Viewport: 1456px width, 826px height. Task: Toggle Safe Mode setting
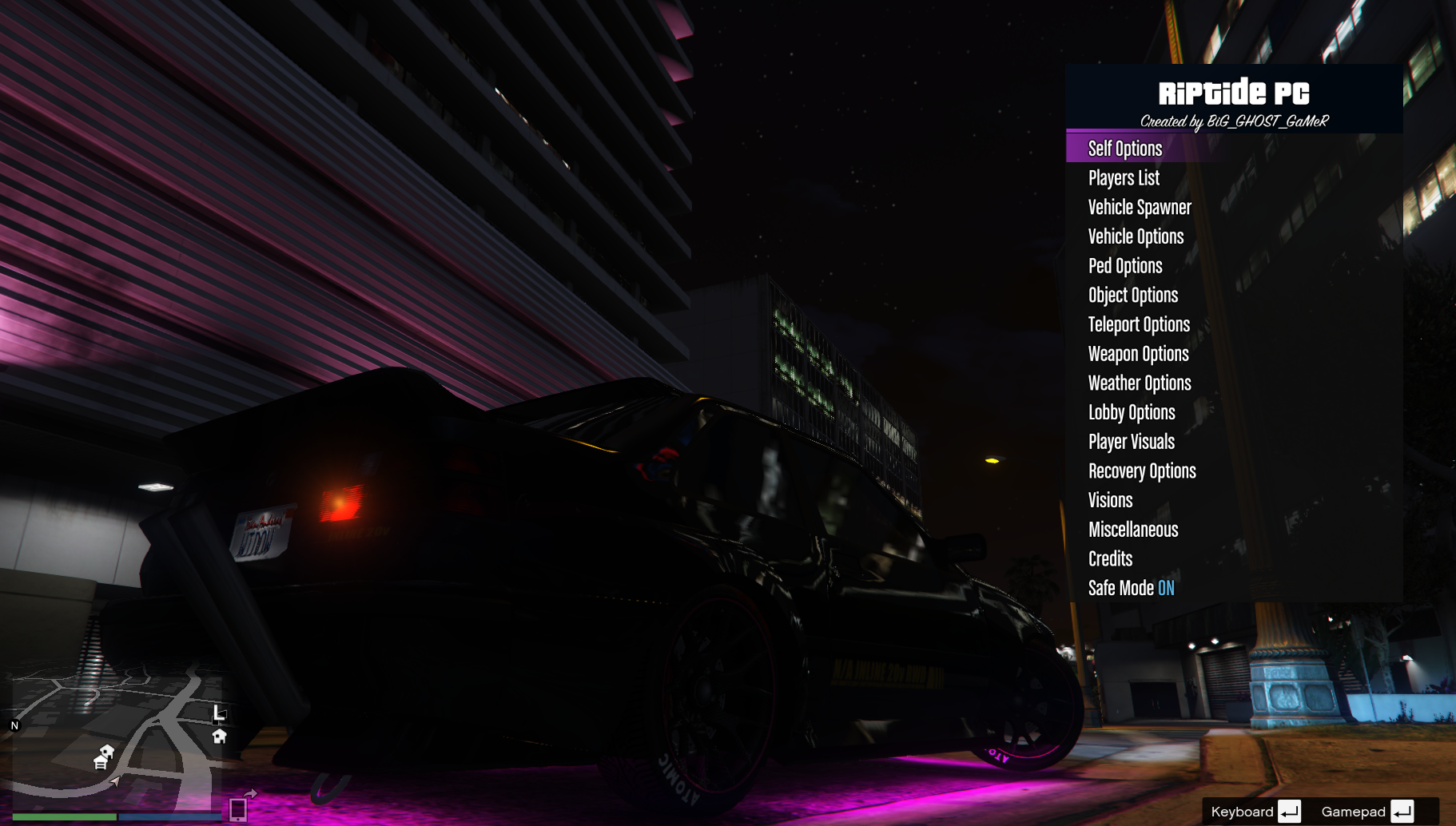(x=1132, y=589)
